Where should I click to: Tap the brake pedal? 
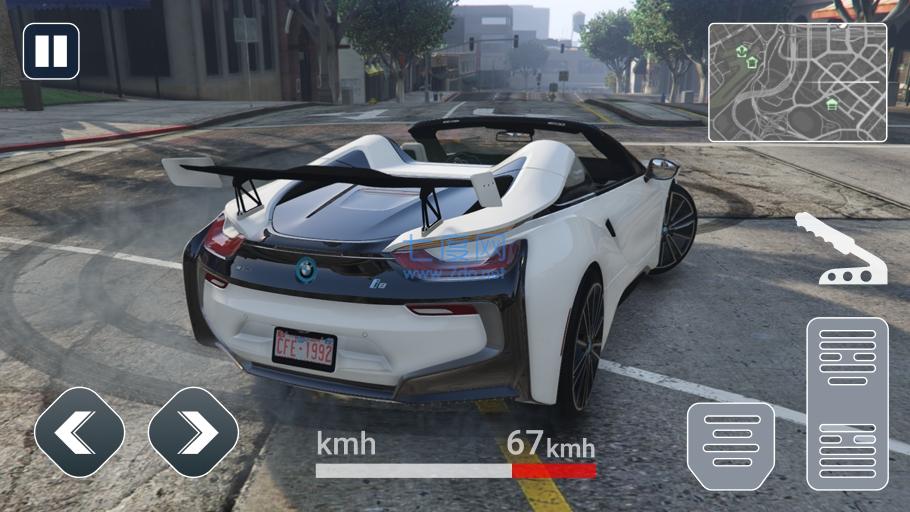pos(730,446)
